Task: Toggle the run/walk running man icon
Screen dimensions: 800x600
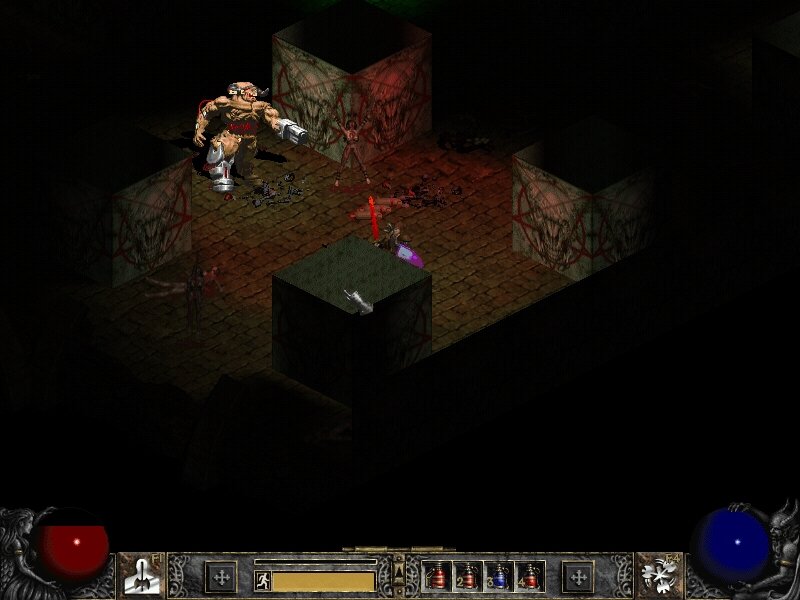Action: tap(263, 580)
